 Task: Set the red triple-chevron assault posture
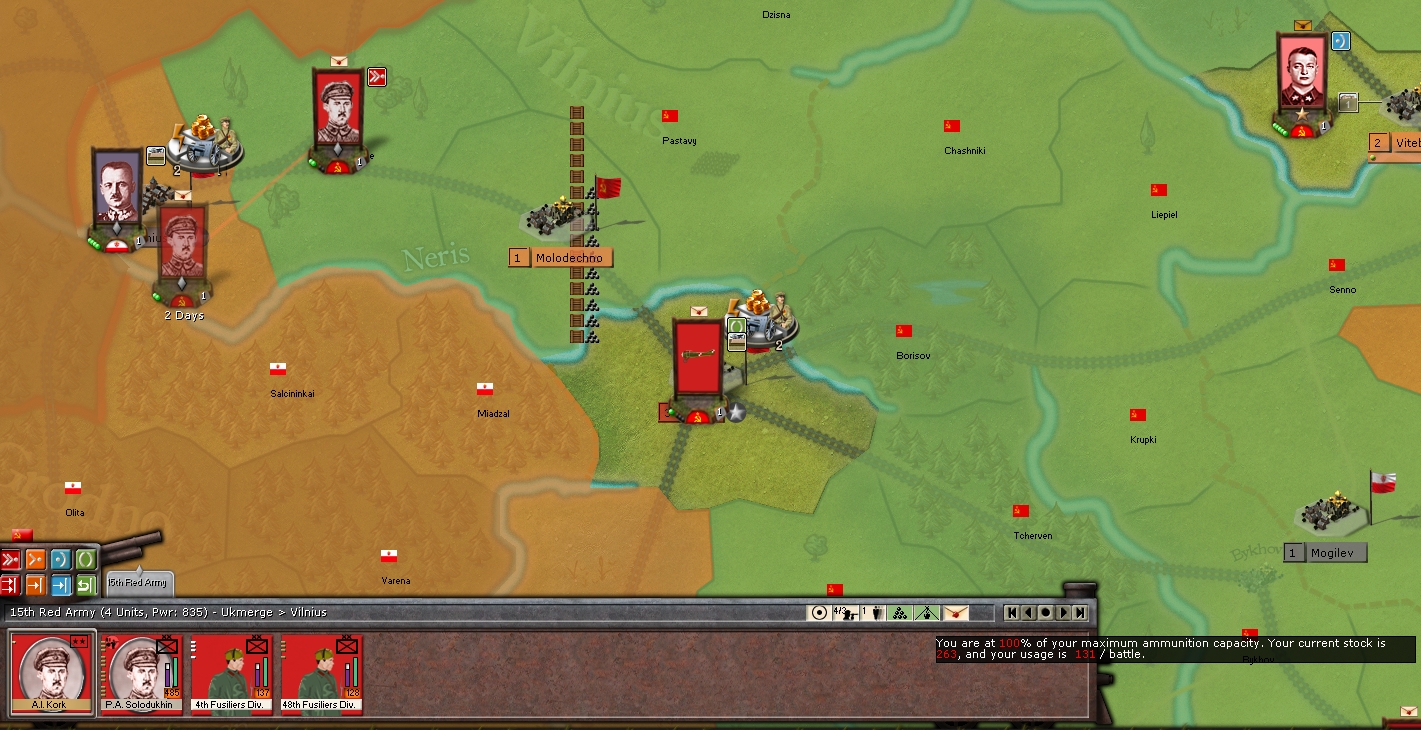coord(11,560)
